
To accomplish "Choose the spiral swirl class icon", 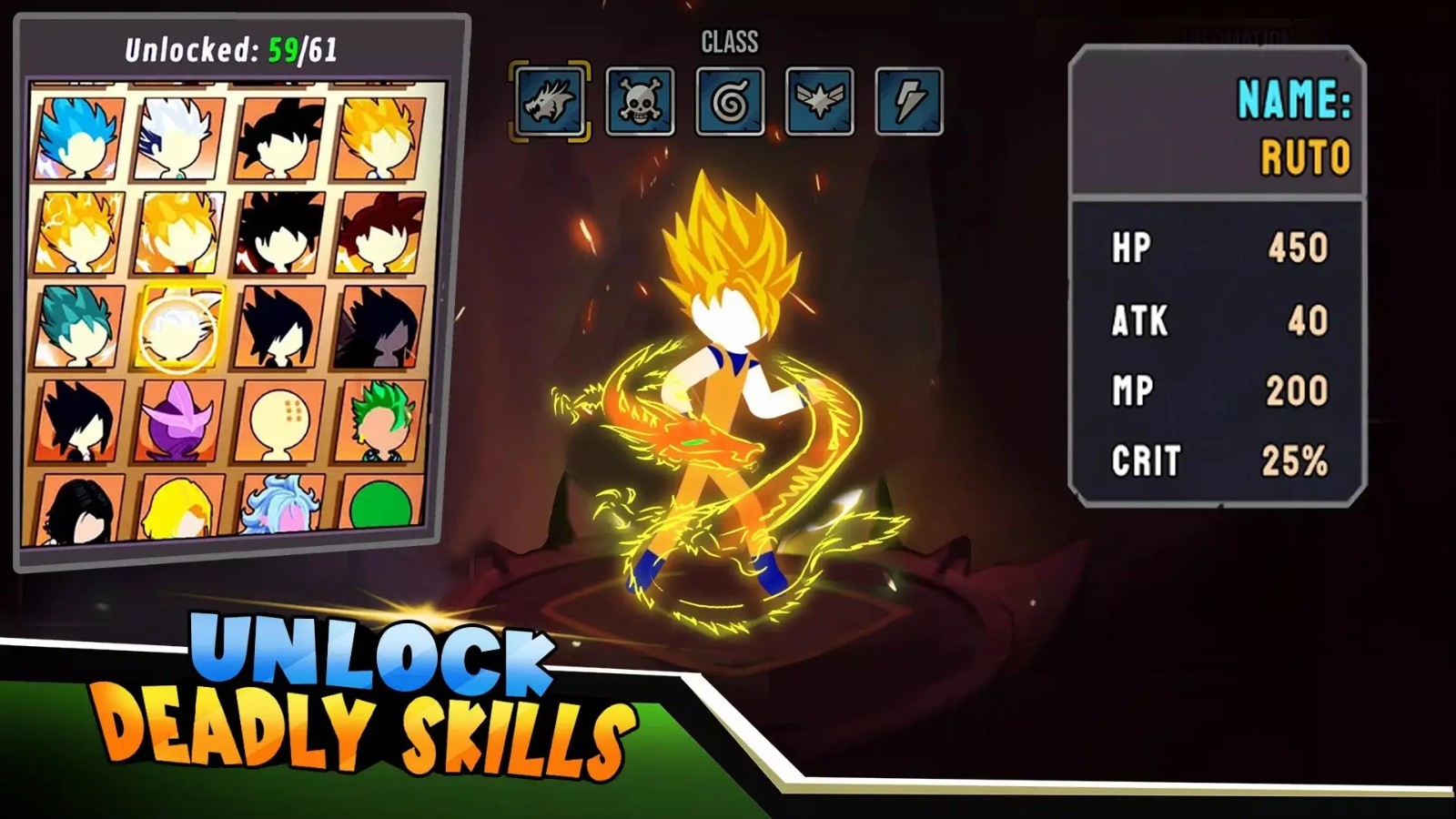I will pos(730,101).
